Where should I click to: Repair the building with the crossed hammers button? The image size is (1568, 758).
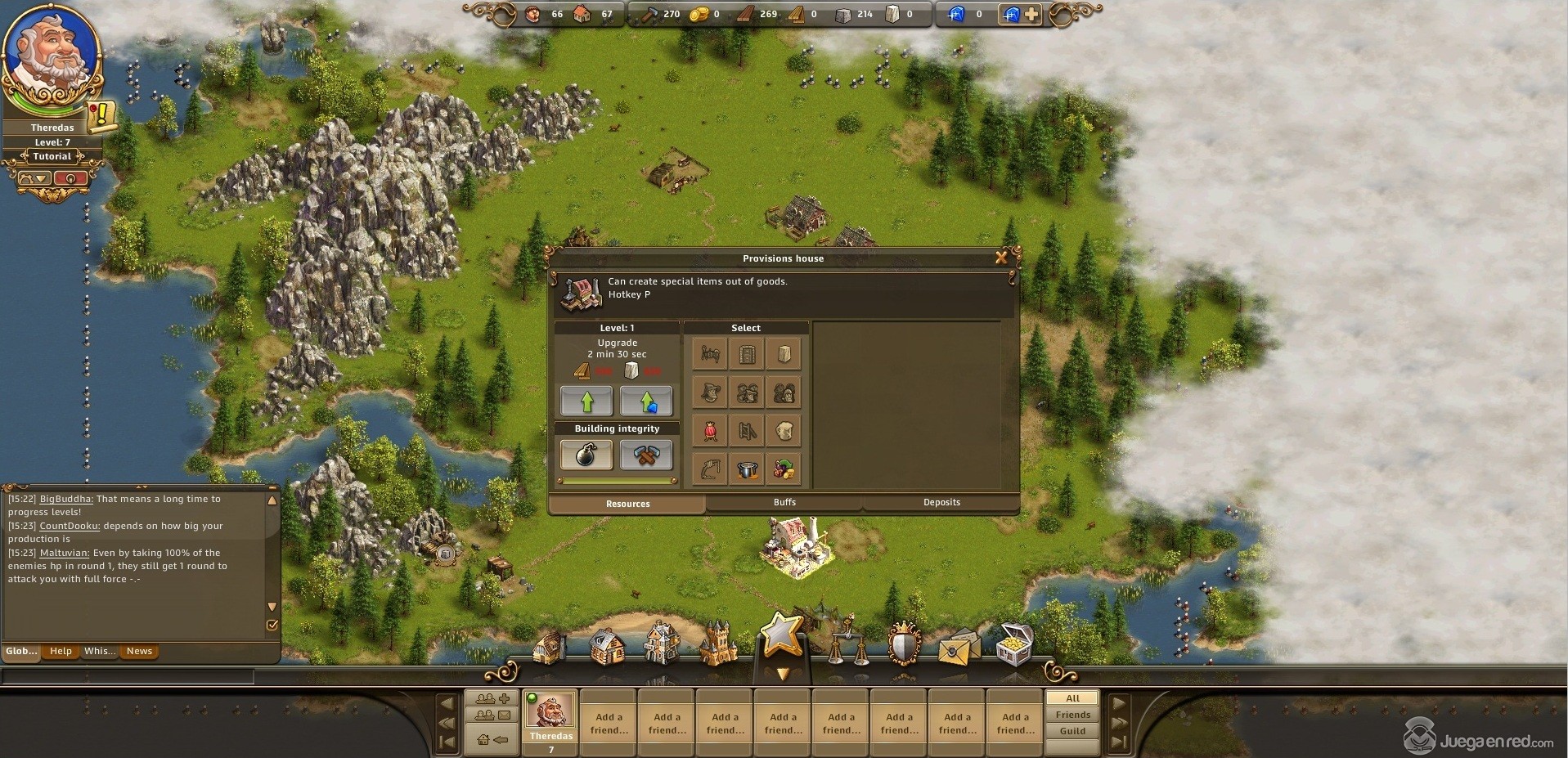[645, 455]
